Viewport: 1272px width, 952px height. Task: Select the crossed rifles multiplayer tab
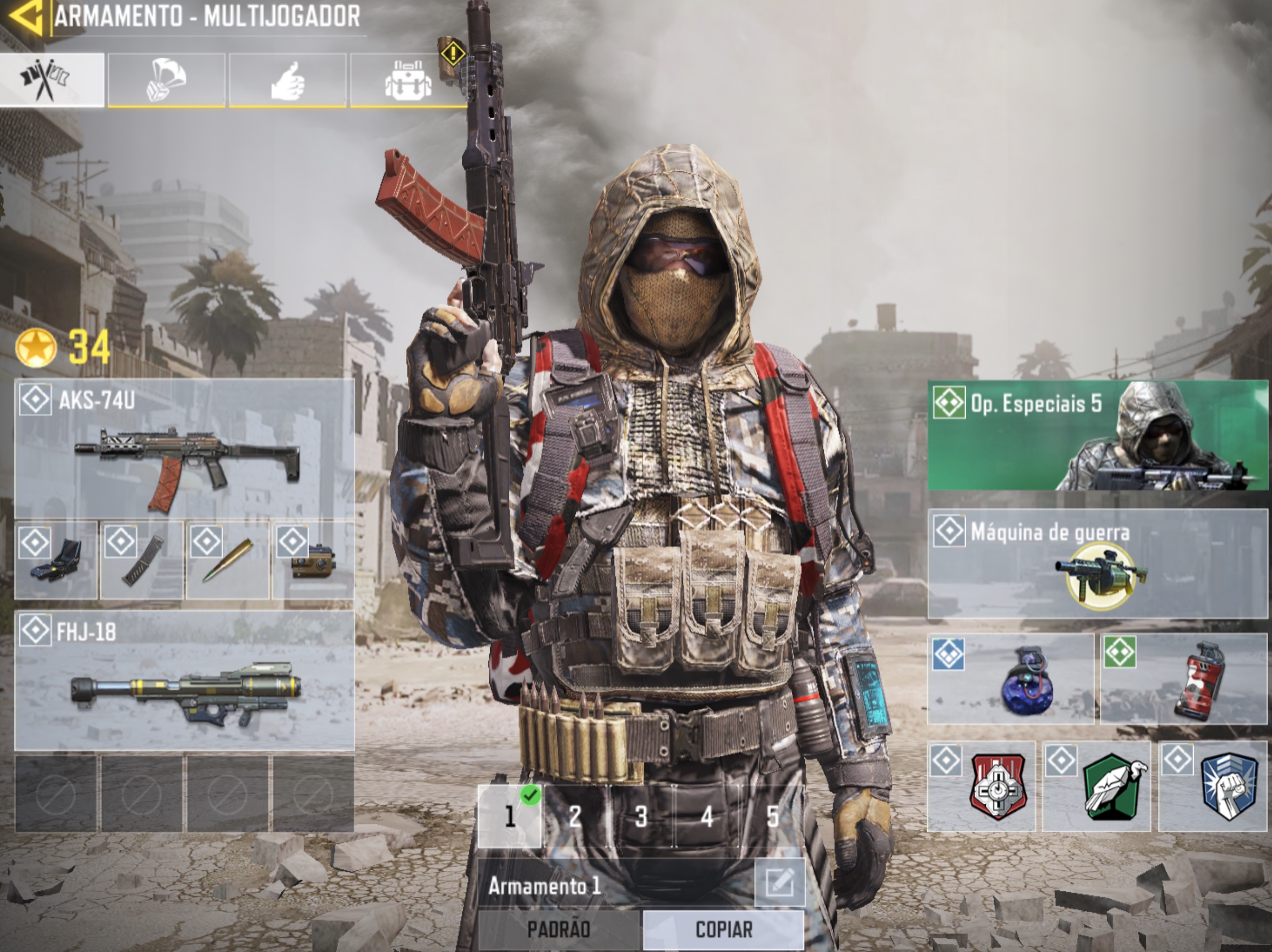click(x=52, y=80)
